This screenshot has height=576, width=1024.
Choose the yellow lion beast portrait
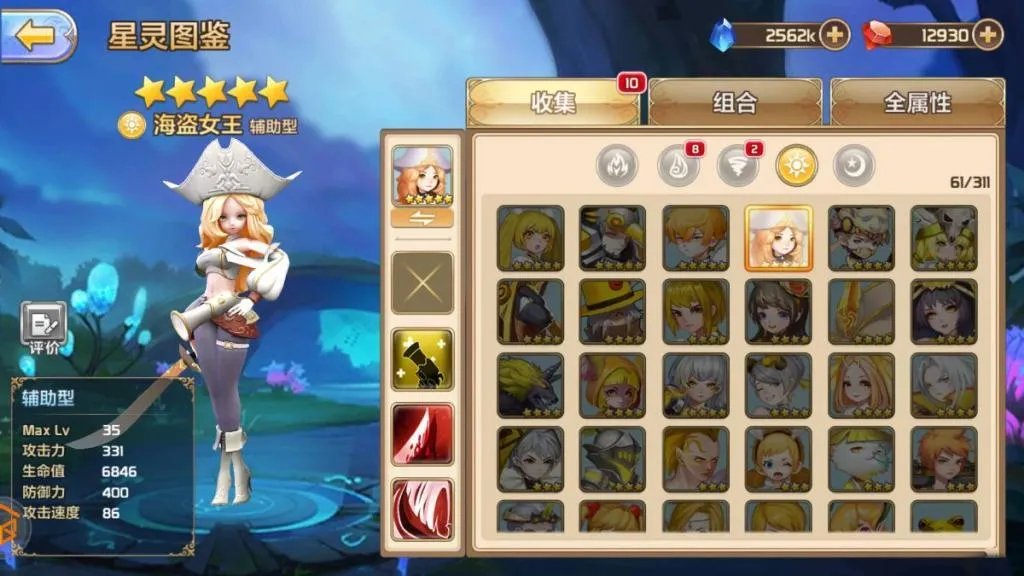click(x=530, y=385)
